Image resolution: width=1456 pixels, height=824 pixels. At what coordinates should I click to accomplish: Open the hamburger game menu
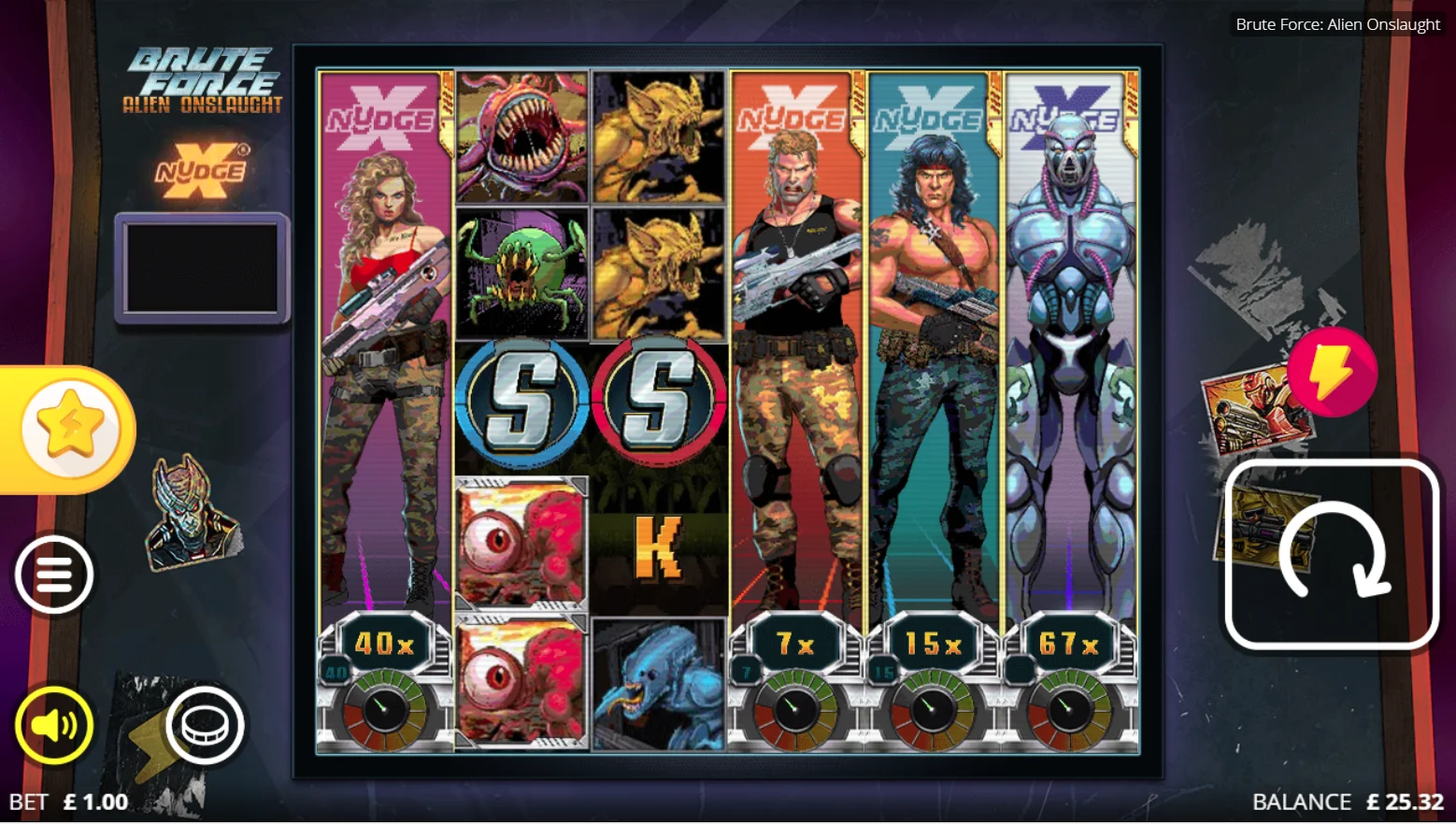point(53,574)
